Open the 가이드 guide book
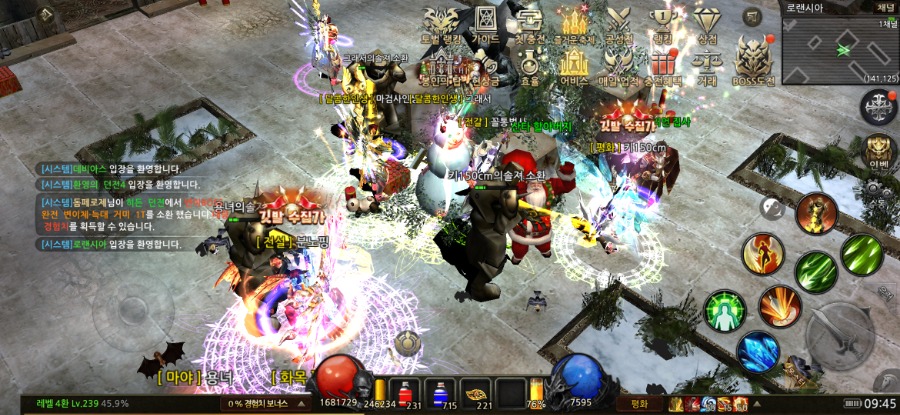The width and height of the screenshot is (900, 415). click(x=485, y=24)
